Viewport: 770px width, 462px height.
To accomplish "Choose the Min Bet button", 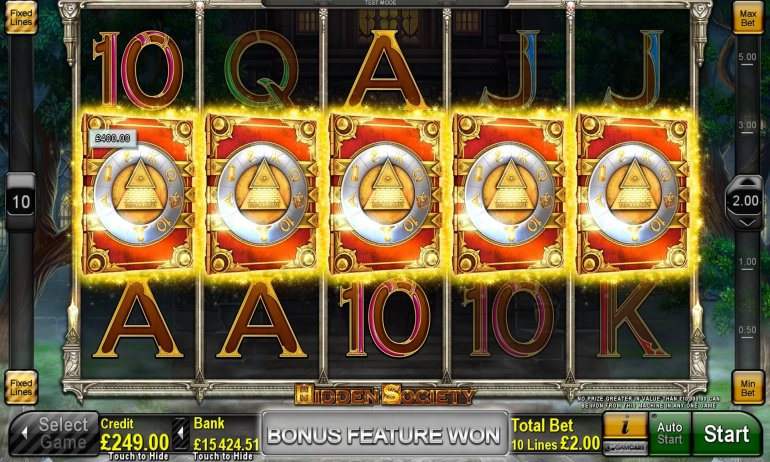I will pyautogui.click(x=749, y=388).
